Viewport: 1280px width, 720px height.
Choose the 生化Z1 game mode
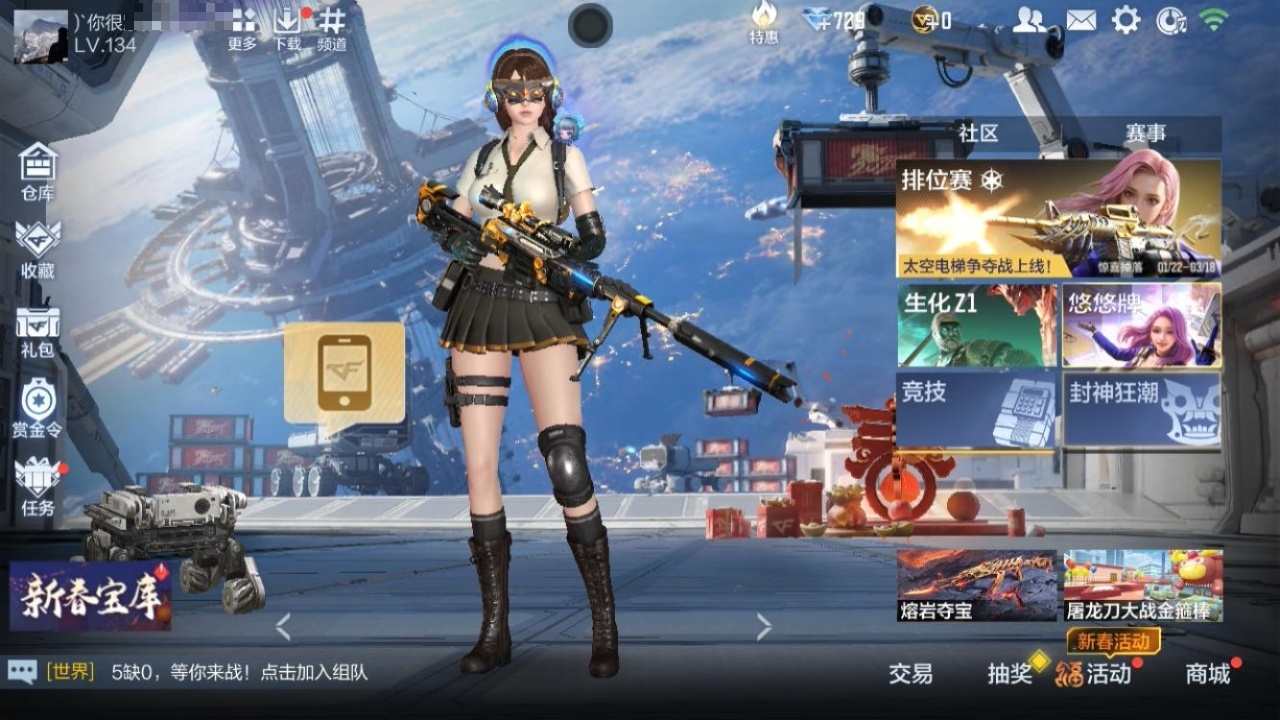tap(976, 326)
